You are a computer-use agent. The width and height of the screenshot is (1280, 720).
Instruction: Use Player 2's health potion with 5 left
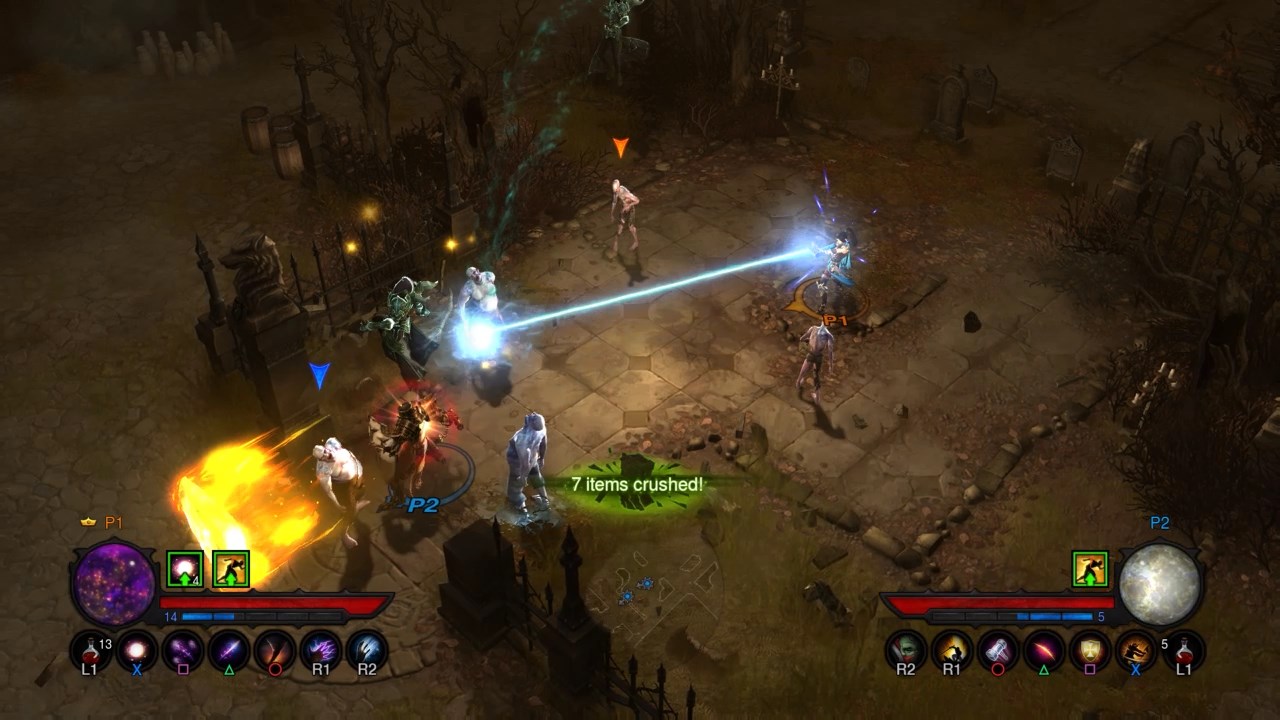[1184, 650]
